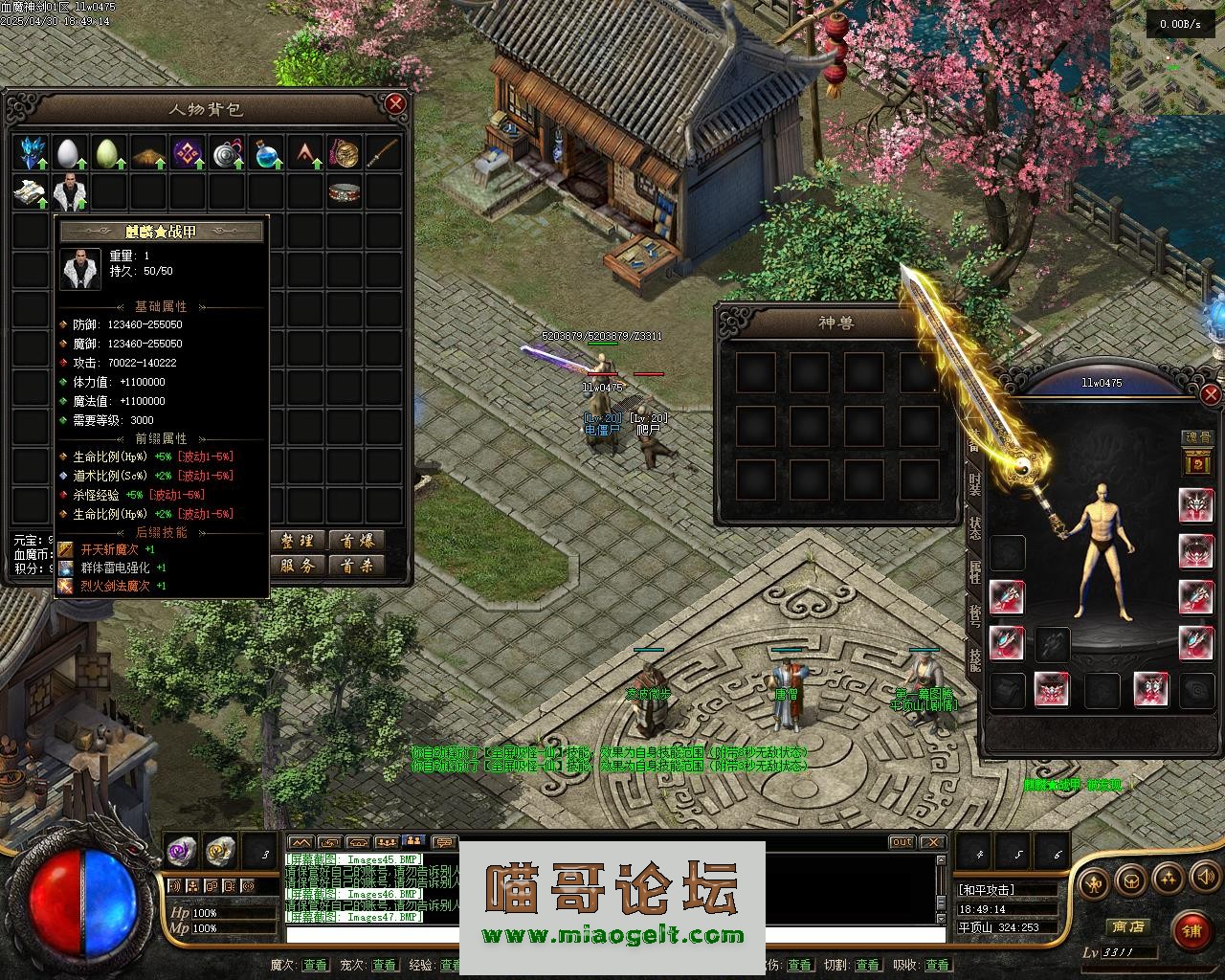Open the 商店 shop

(x=1126, y=926)
